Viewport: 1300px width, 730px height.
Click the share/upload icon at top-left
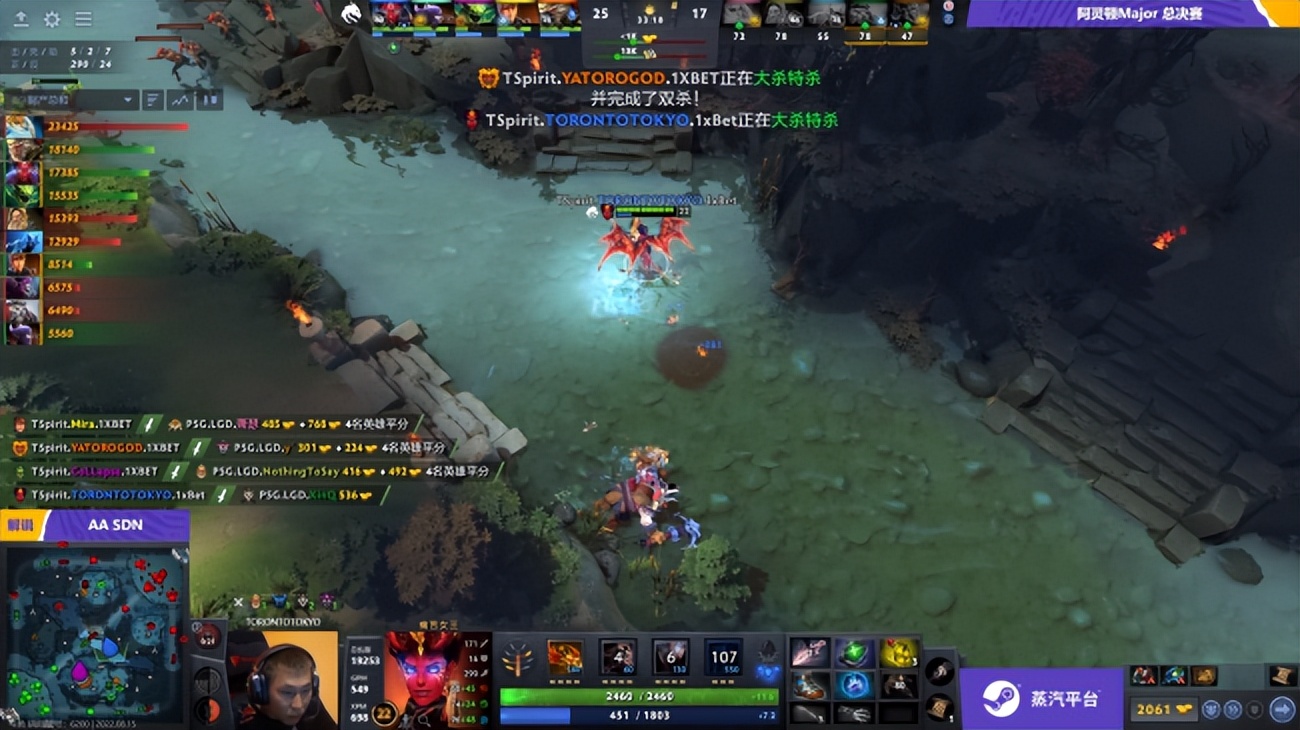point(21,19)
